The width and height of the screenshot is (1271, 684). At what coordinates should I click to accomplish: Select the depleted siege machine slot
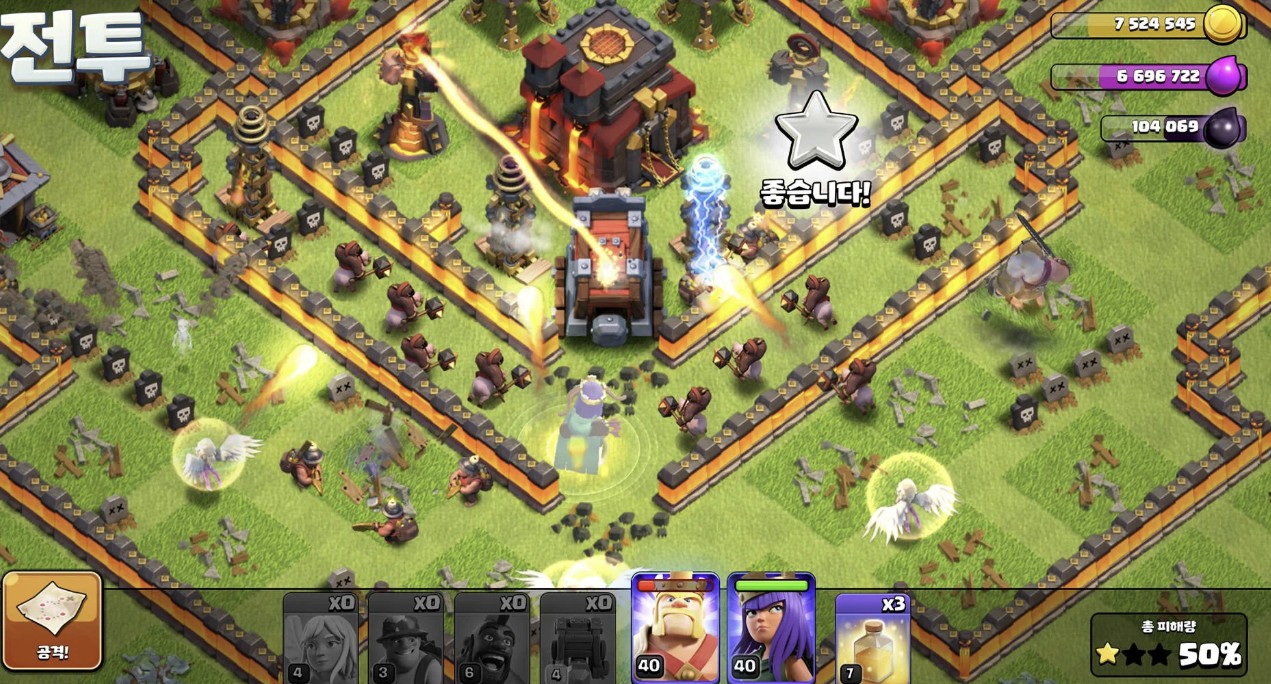click(577, 638)
